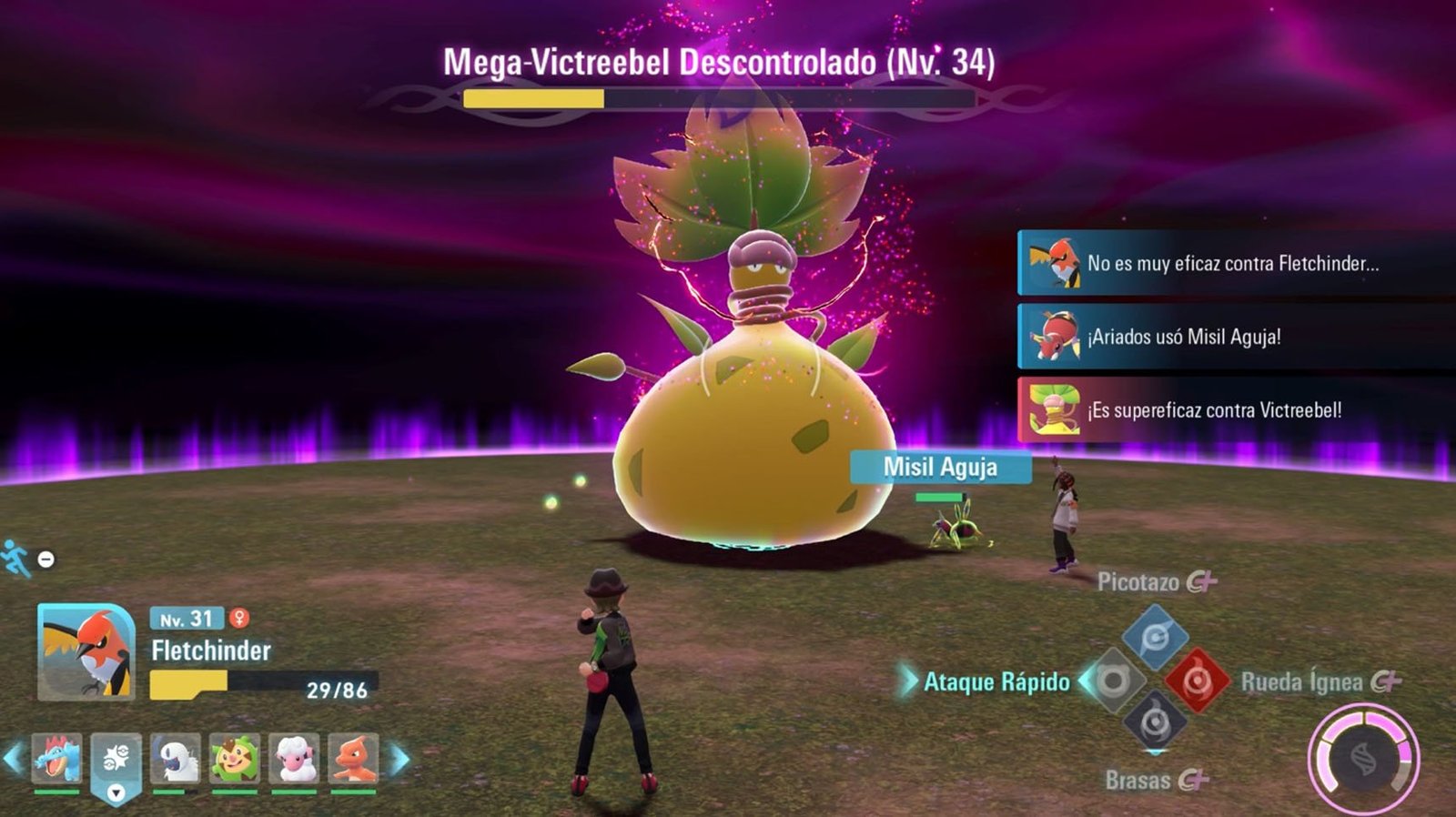Screen dimensions: 1456x817
Task: Click the female gender symbol beside Nv. 31
Action: [x=238, y=618]
